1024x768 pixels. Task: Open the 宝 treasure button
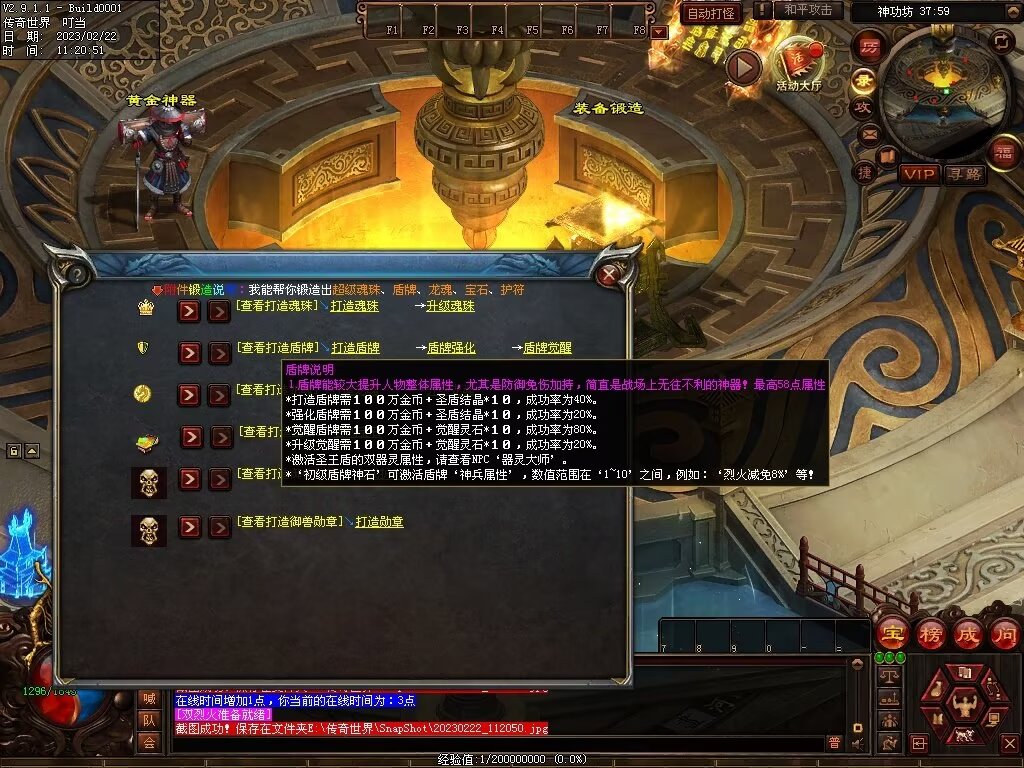pos(890,634)
